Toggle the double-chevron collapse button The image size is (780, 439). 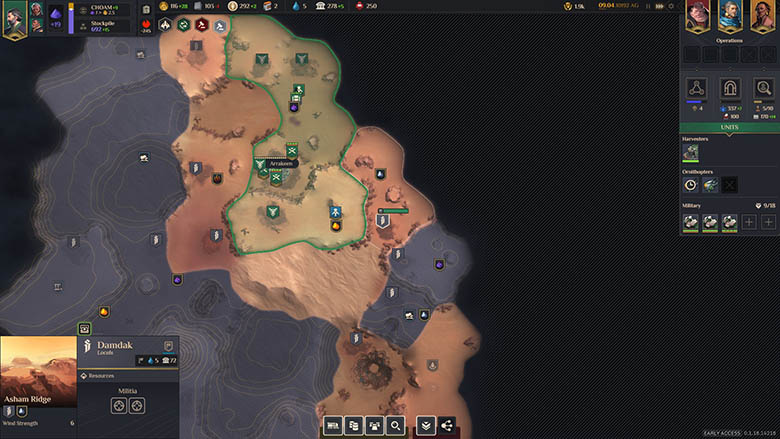[x=425, y=426]
